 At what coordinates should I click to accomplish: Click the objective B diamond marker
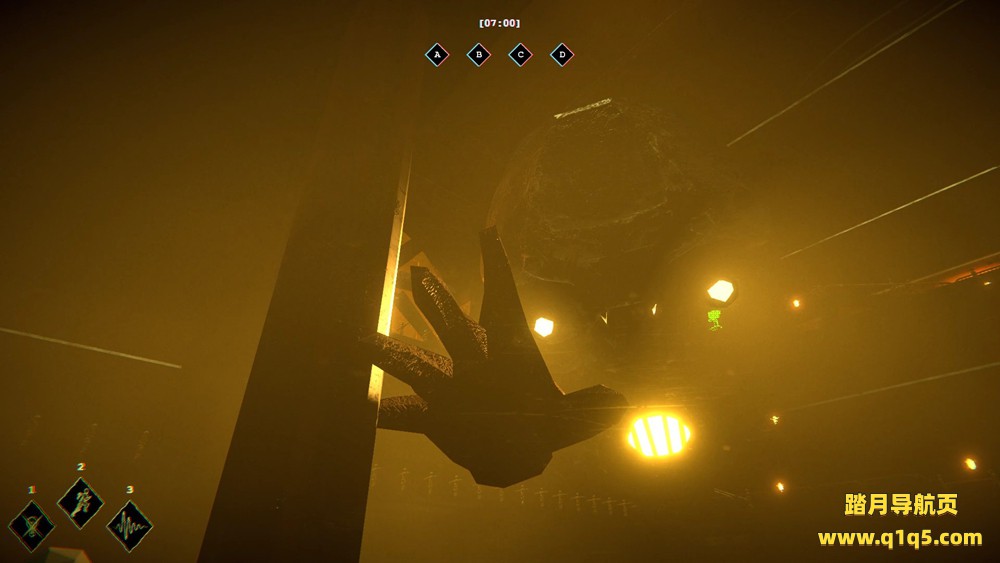tap(479, 55)
